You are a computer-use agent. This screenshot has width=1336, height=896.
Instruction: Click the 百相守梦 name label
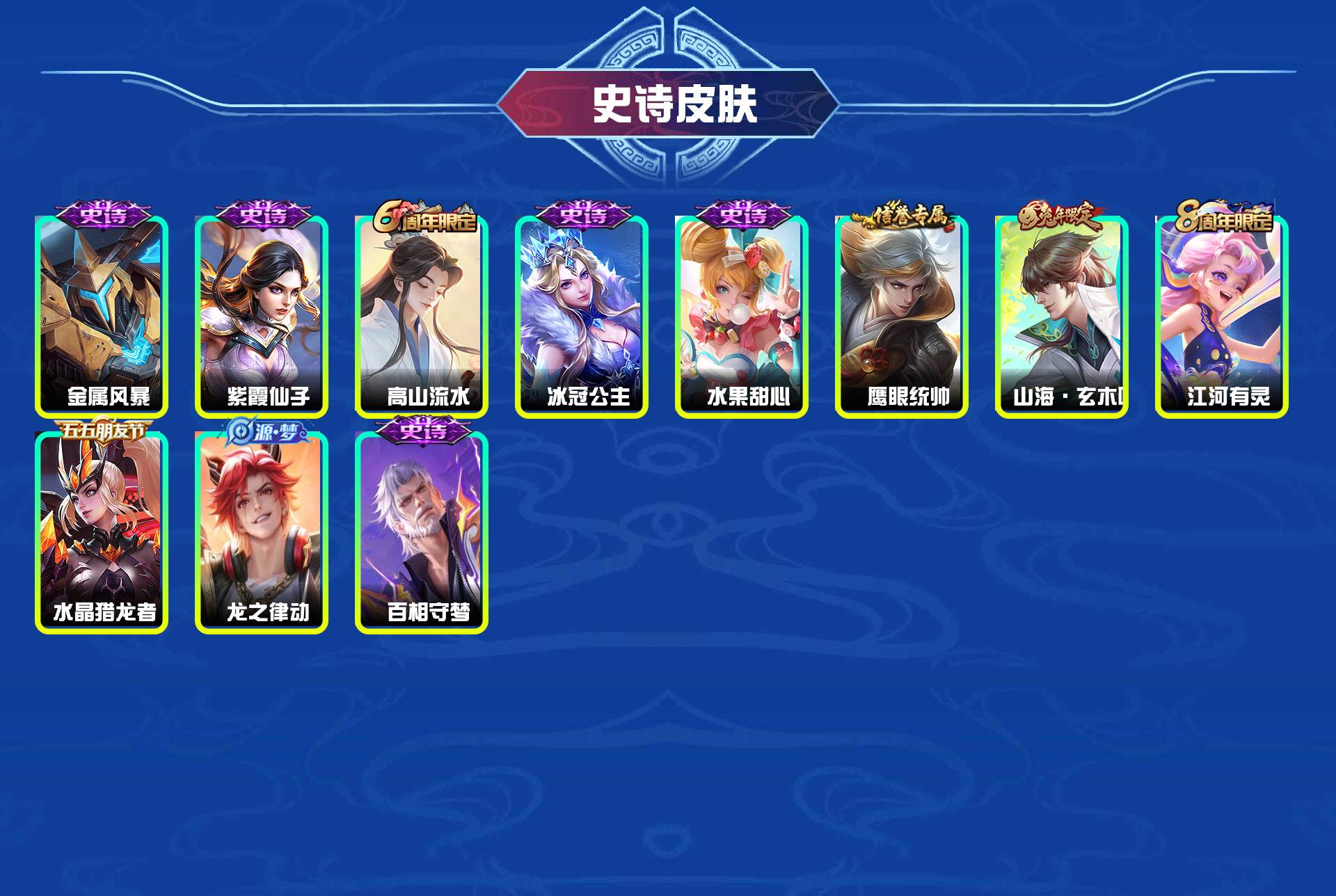click(x=427, y=613)
